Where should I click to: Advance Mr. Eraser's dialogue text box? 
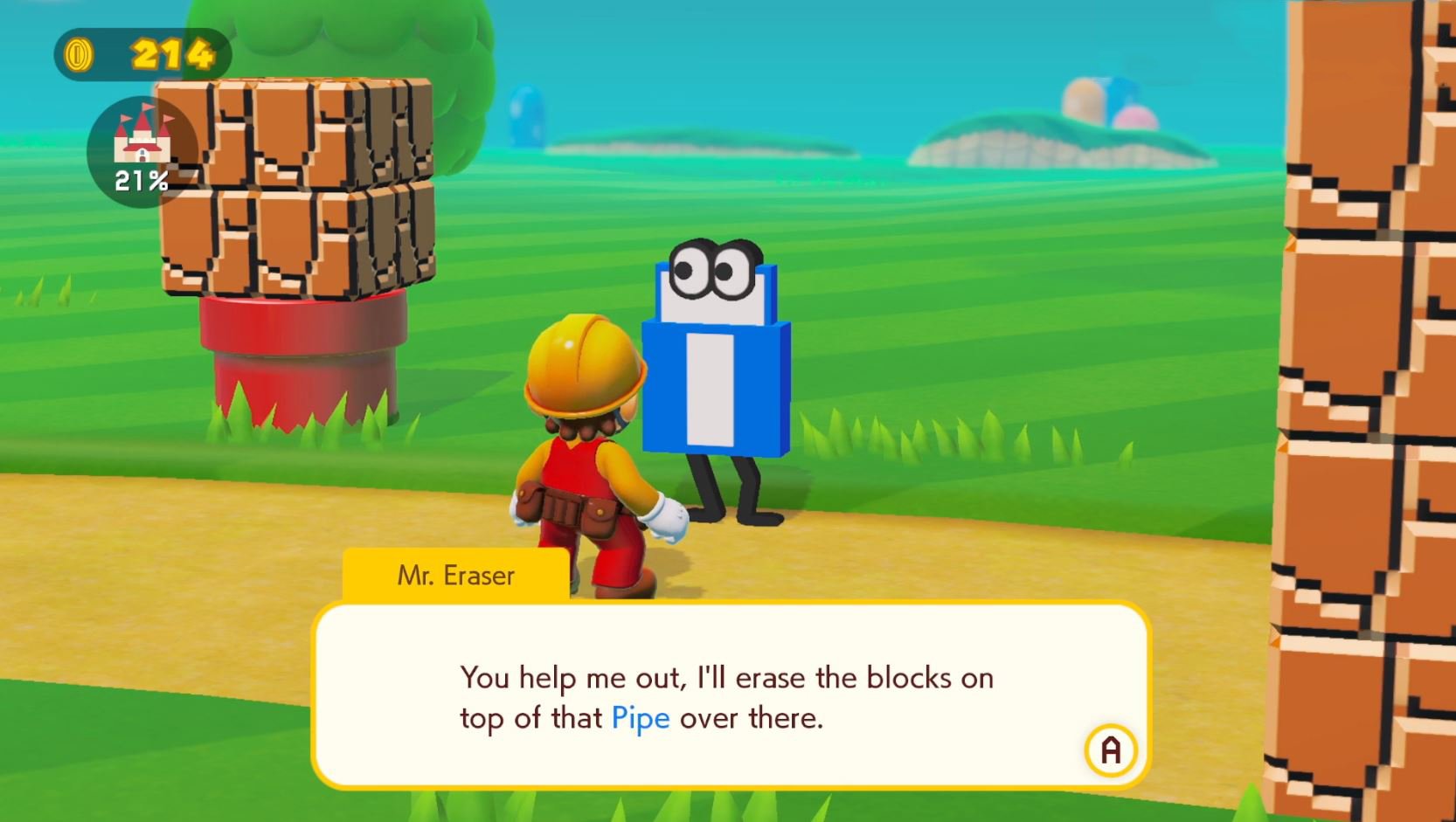[x=1110, y=749]
